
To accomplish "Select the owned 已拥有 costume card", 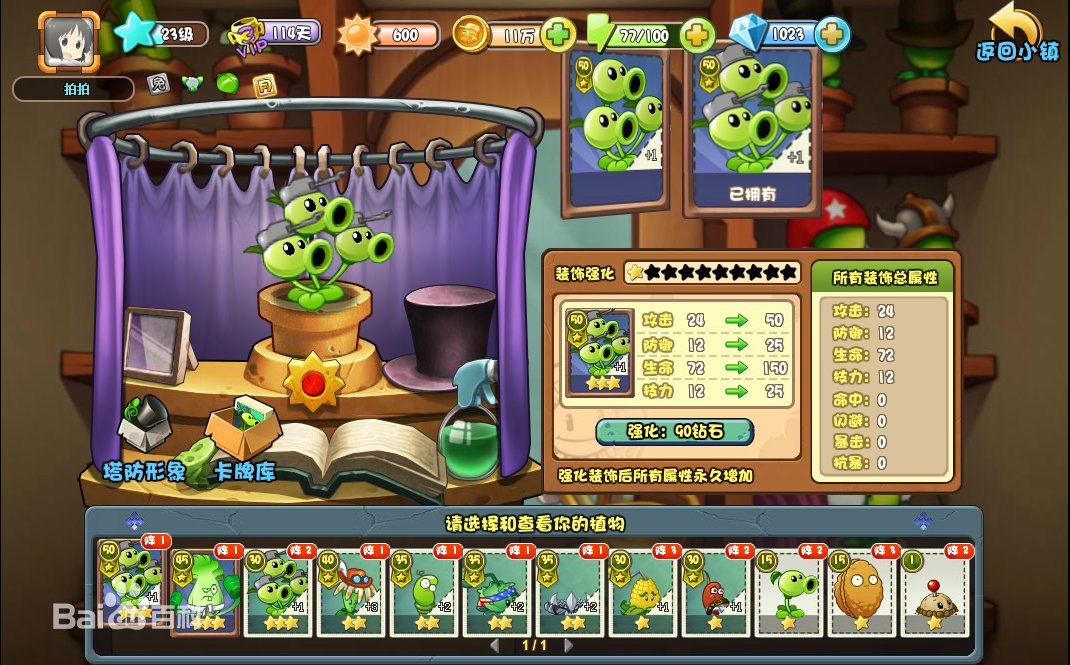I will [x=752, y=128].
